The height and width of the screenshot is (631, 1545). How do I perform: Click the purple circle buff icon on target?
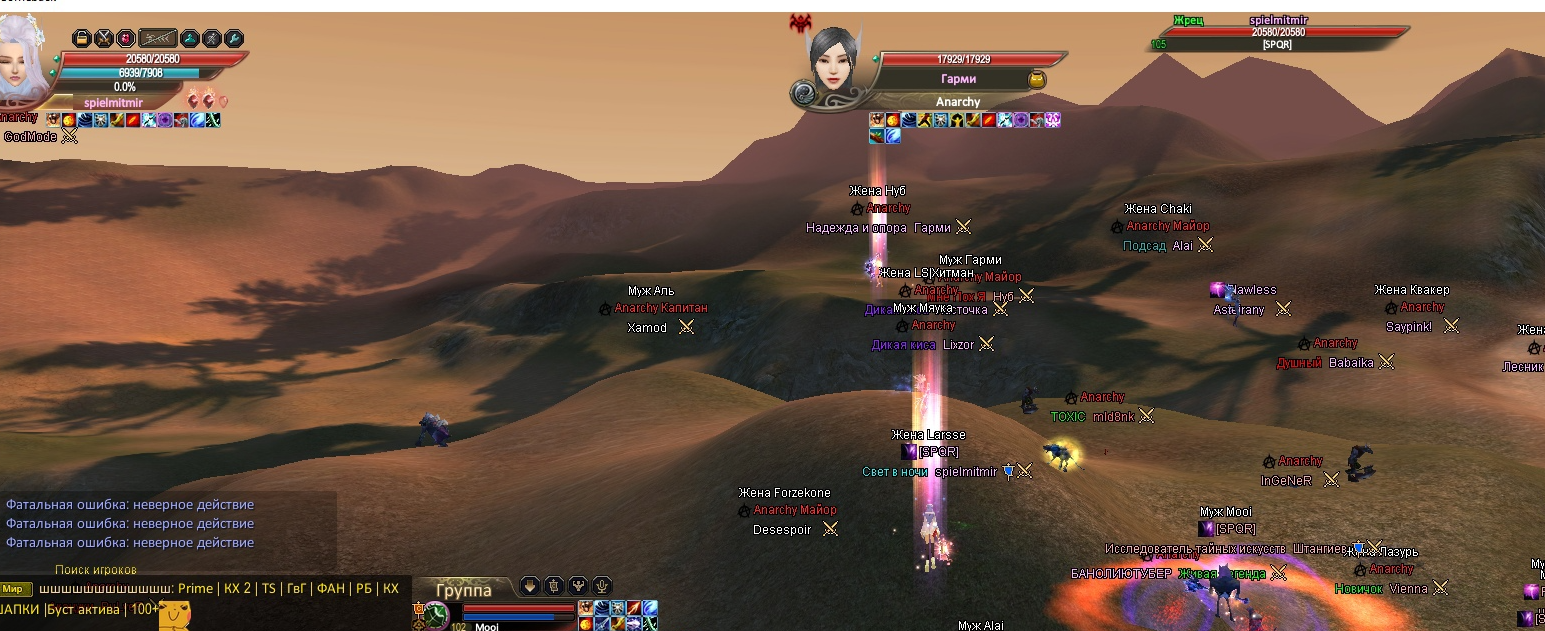point(1020,120)
